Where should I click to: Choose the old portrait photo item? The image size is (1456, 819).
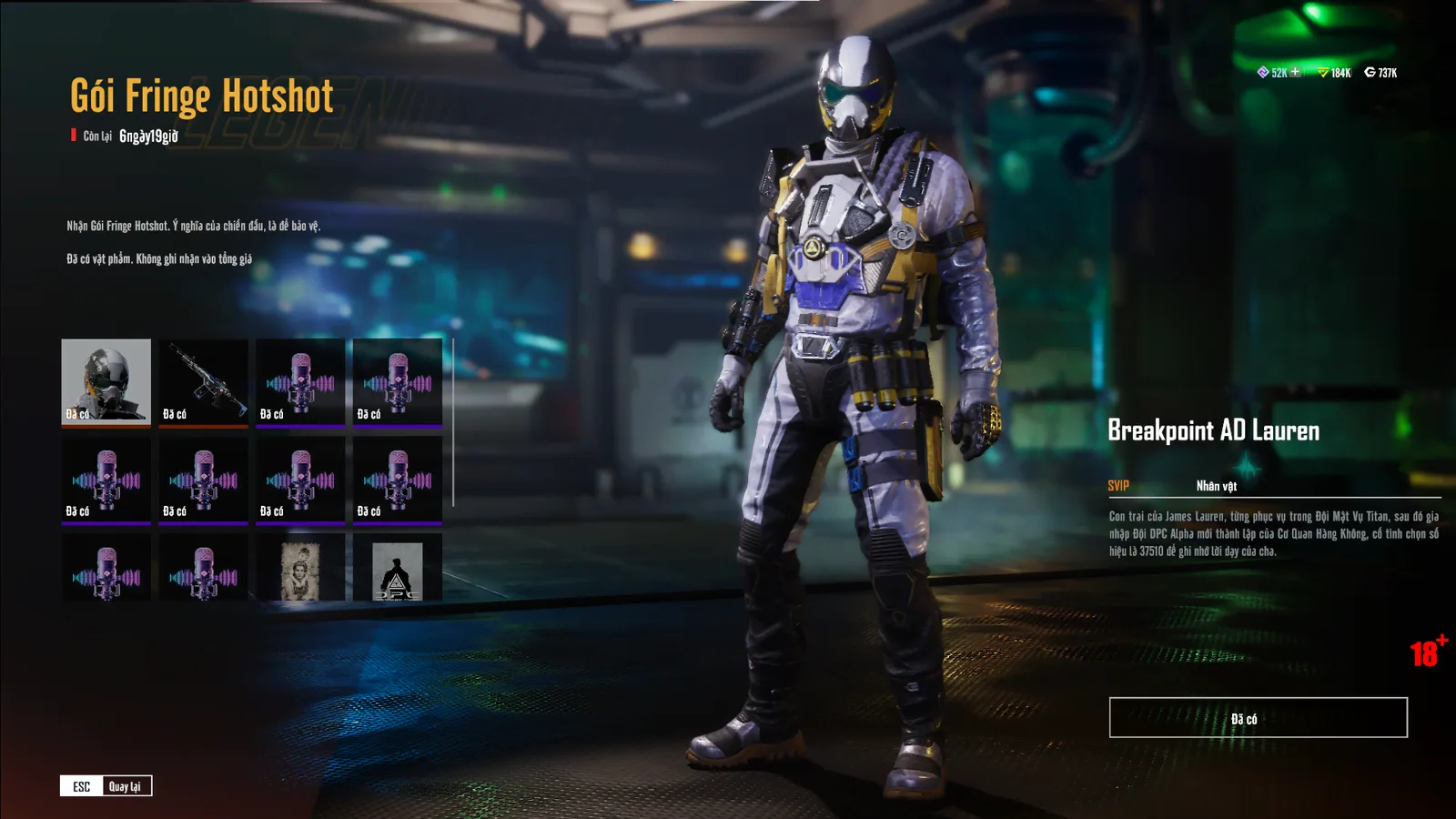[300, 570]
